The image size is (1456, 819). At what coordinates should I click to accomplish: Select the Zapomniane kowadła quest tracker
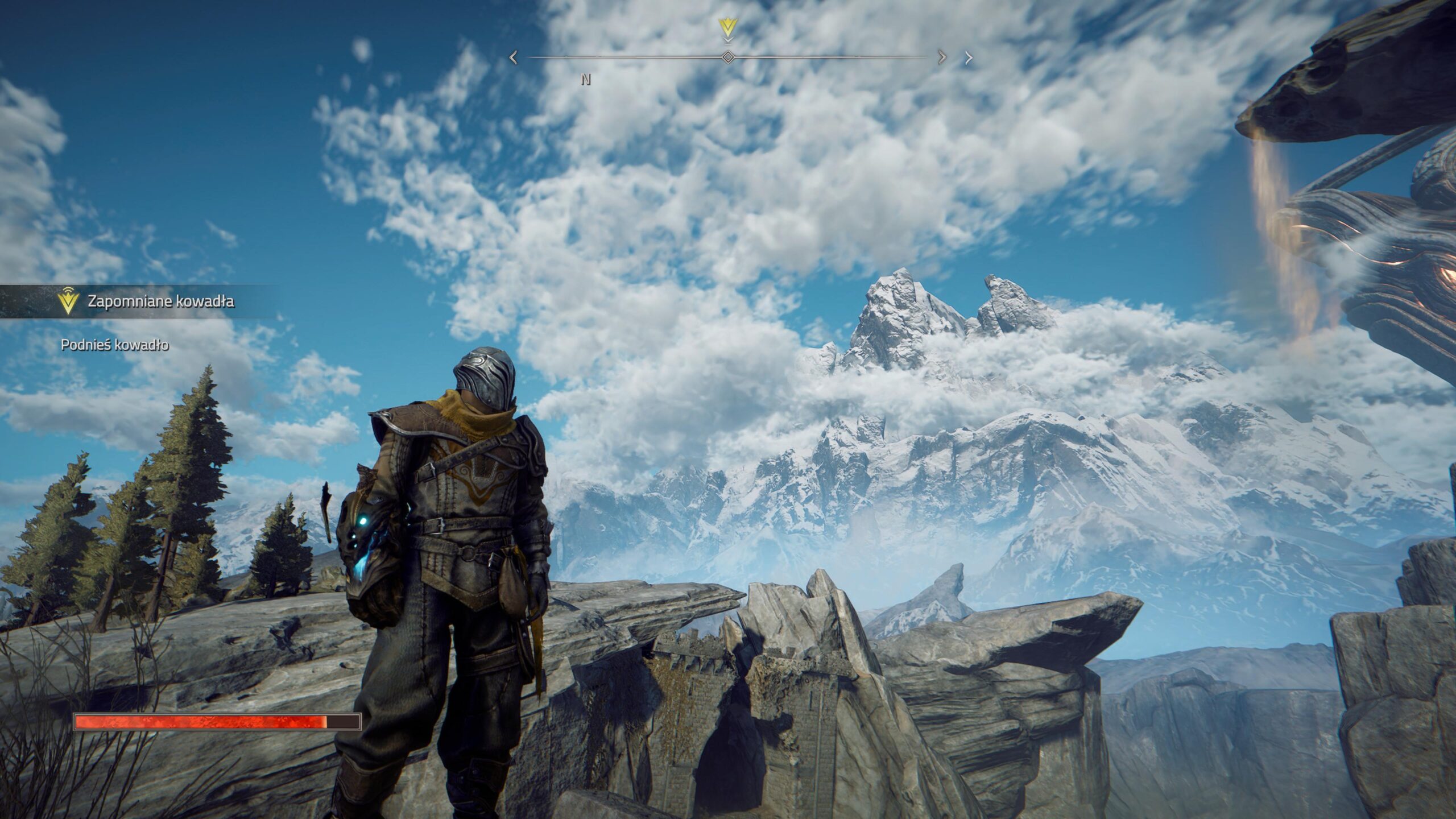[x=160, y=301]
